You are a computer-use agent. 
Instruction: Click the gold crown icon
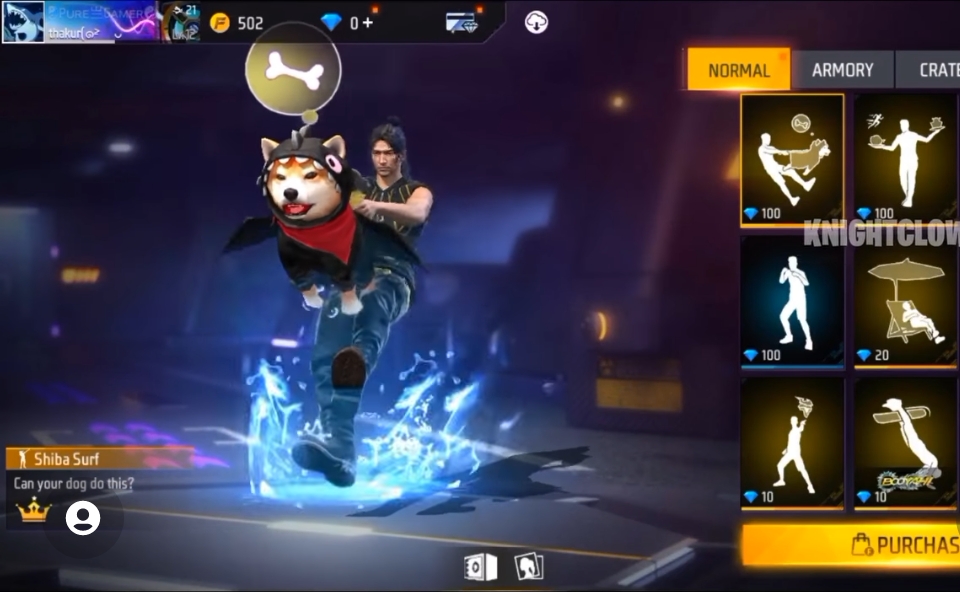34,511
